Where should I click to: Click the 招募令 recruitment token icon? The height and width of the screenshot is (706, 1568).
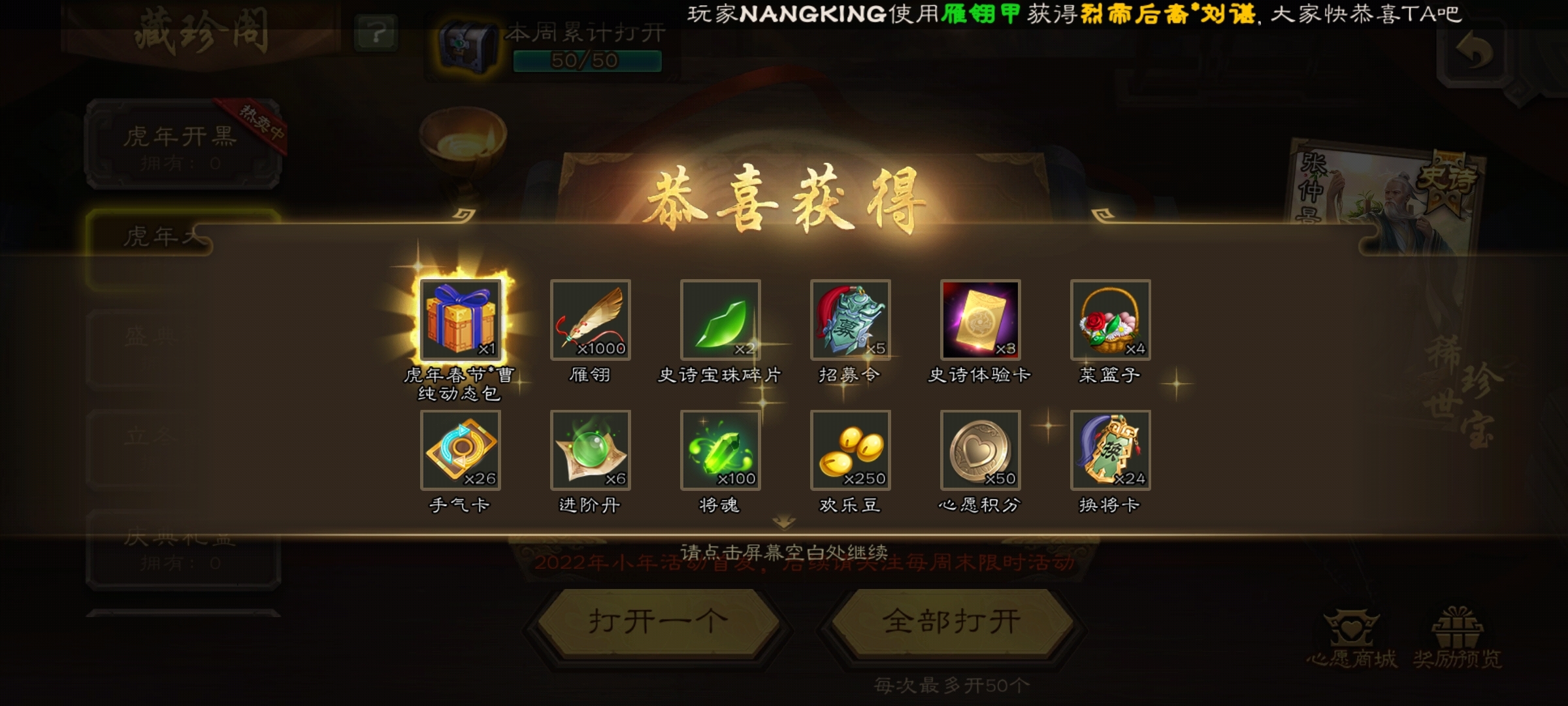point(849,321)
